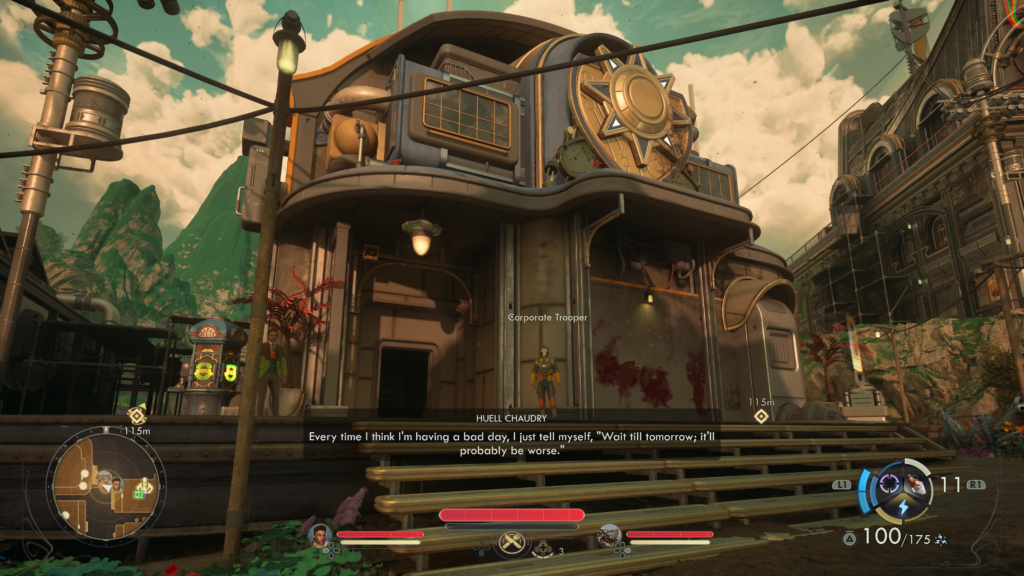This screenshot has width=1024, height=576.
Task: Use the consumable item with count 3
Action: [x=544, y=548]
